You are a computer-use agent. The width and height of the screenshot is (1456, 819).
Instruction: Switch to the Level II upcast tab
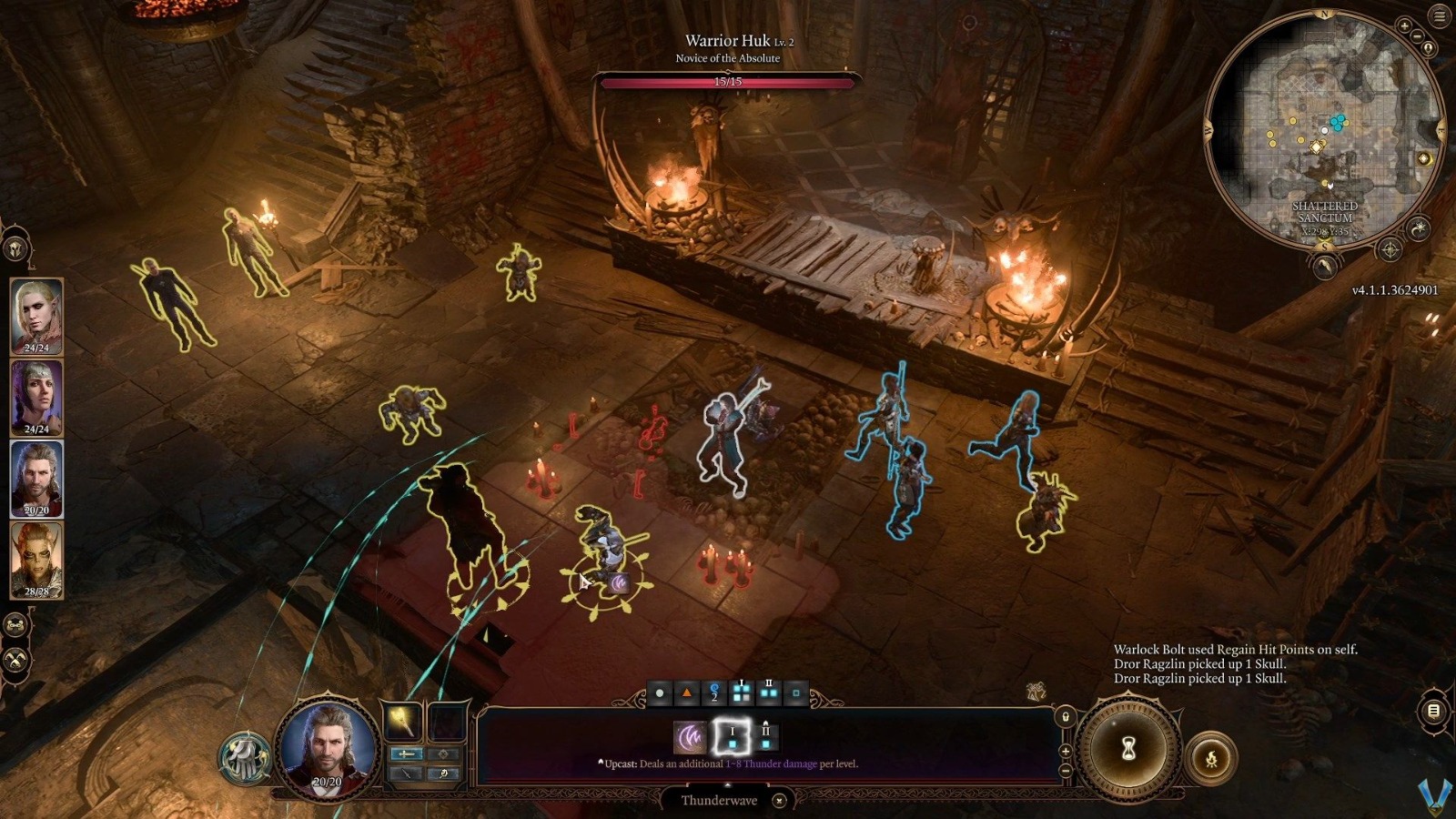pyautogui.click(x=766, y=737)
